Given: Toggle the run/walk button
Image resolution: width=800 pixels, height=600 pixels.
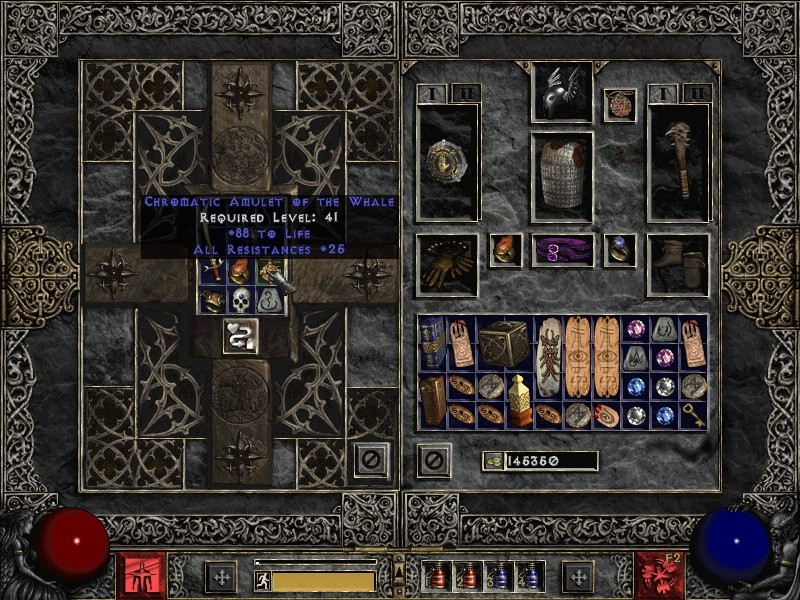Looking at the screenshot, I should [263, 580].
